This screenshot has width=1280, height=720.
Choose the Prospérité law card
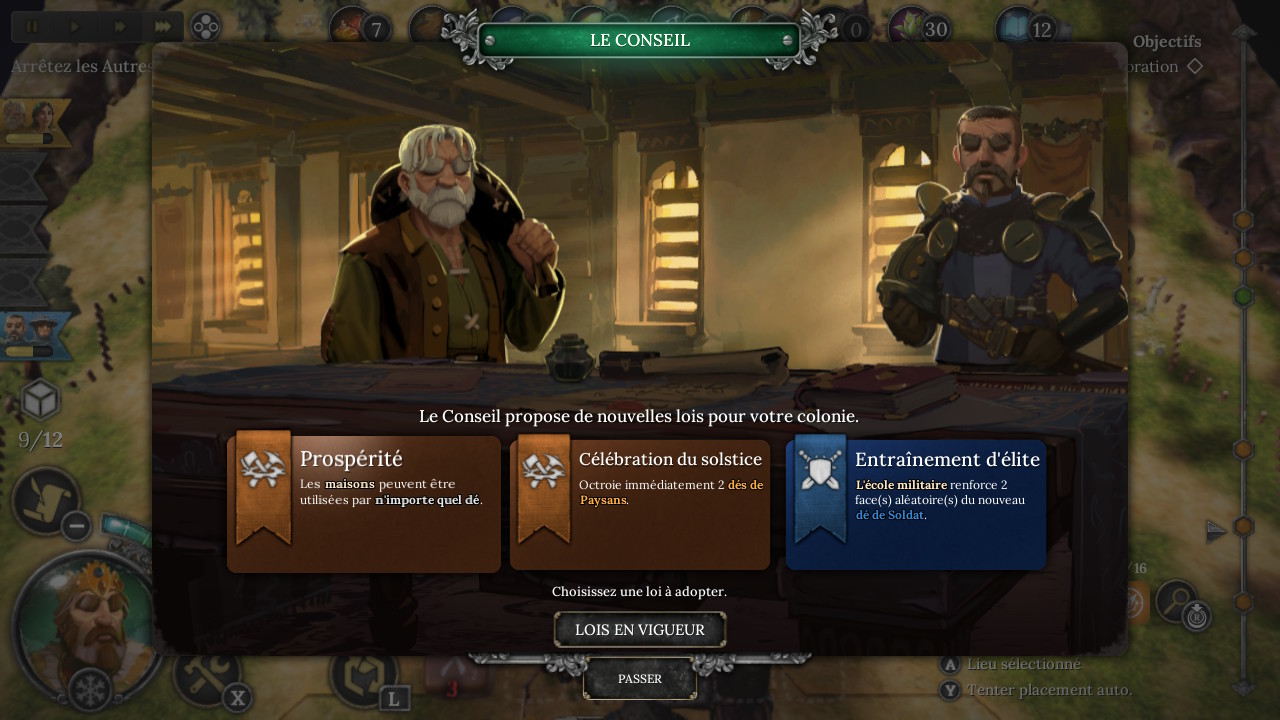364,503
